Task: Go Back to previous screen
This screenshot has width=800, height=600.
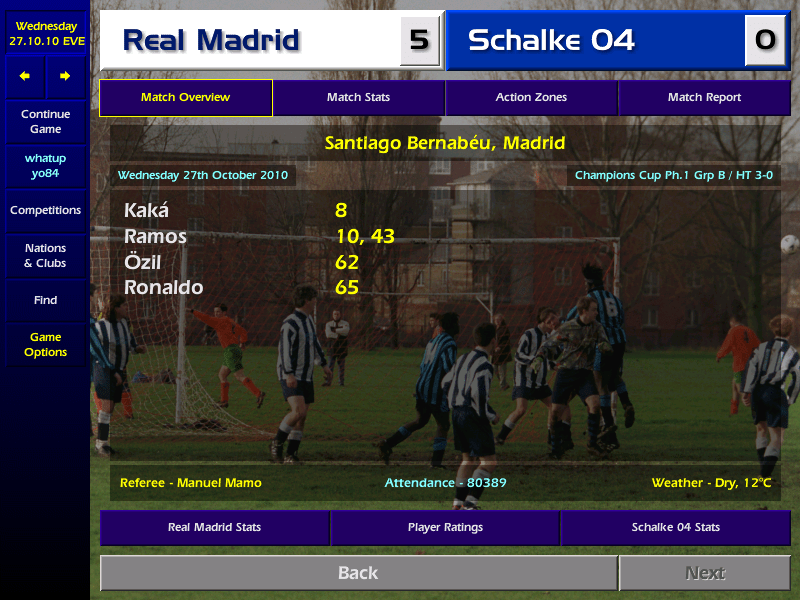Action: [358, 573]
